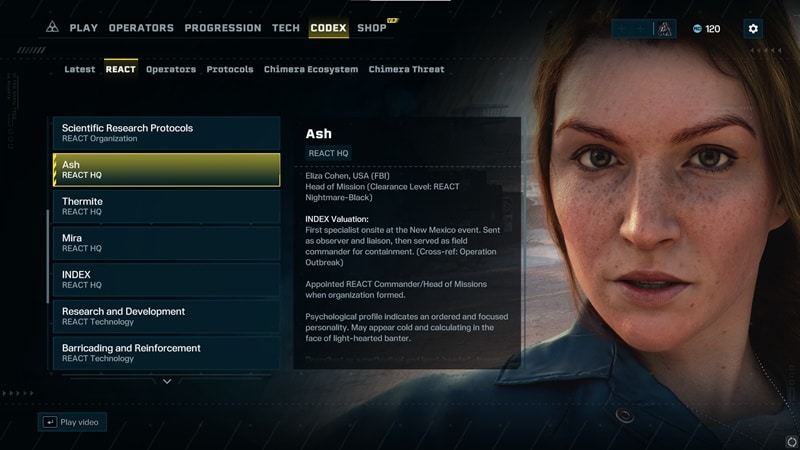Open the PROGRESSION section

pos(224,28)
